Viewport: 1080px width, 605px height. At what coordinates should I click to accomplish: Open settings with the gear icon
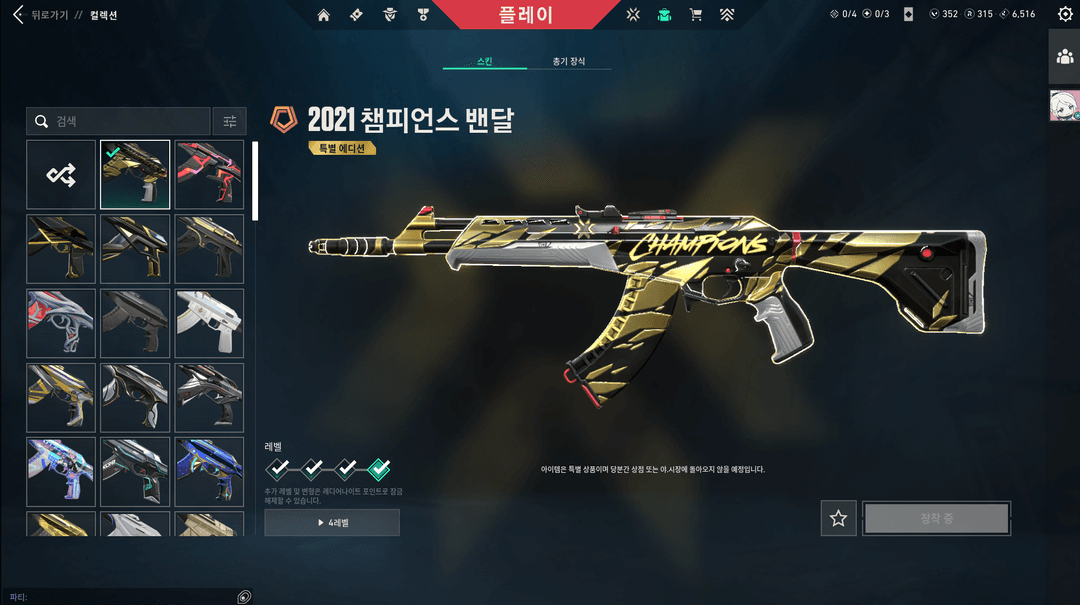click(x=1065, y=15)
